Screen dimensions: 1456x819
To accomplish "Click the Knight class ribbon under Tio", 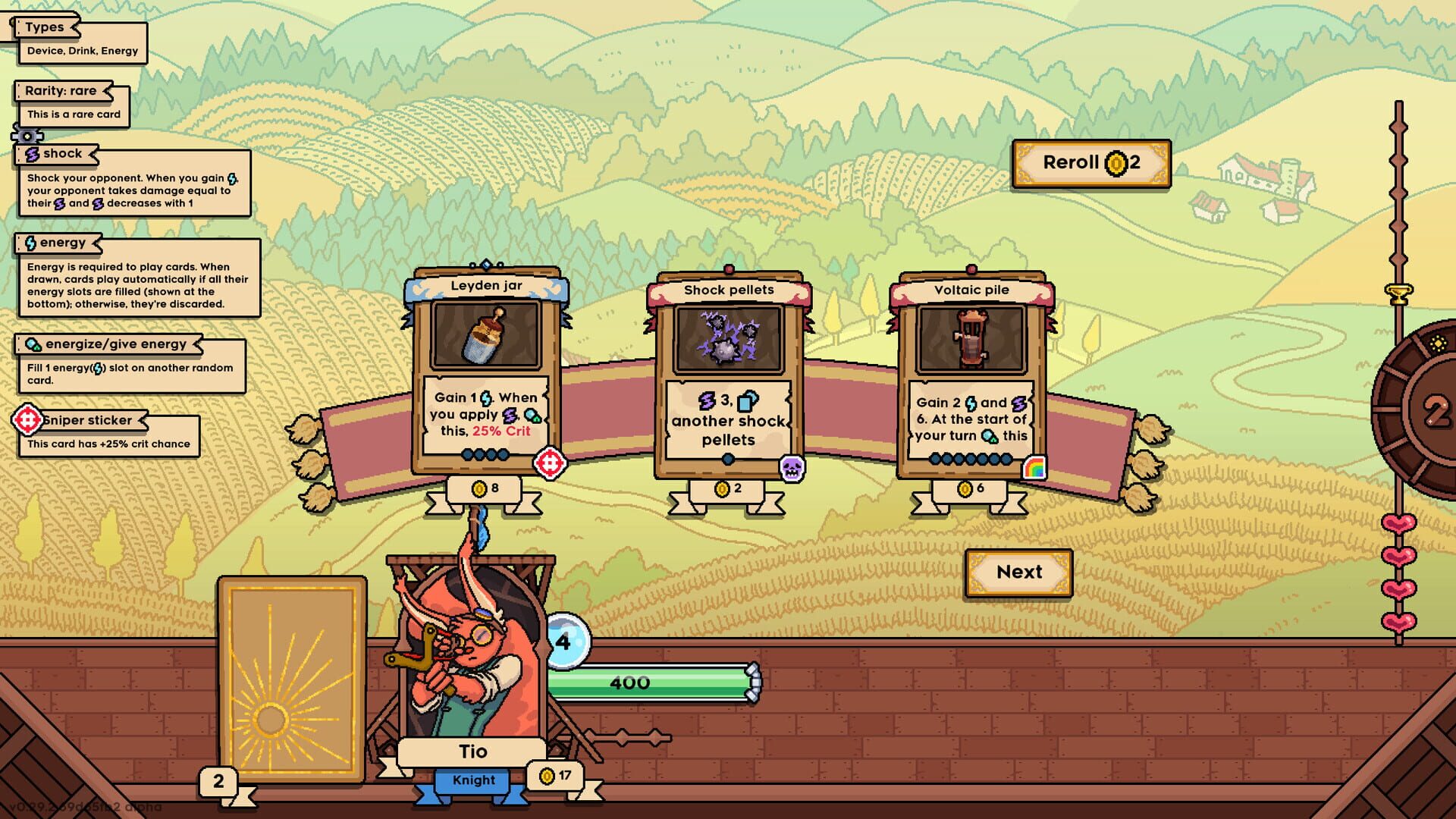I will (472, 780).
